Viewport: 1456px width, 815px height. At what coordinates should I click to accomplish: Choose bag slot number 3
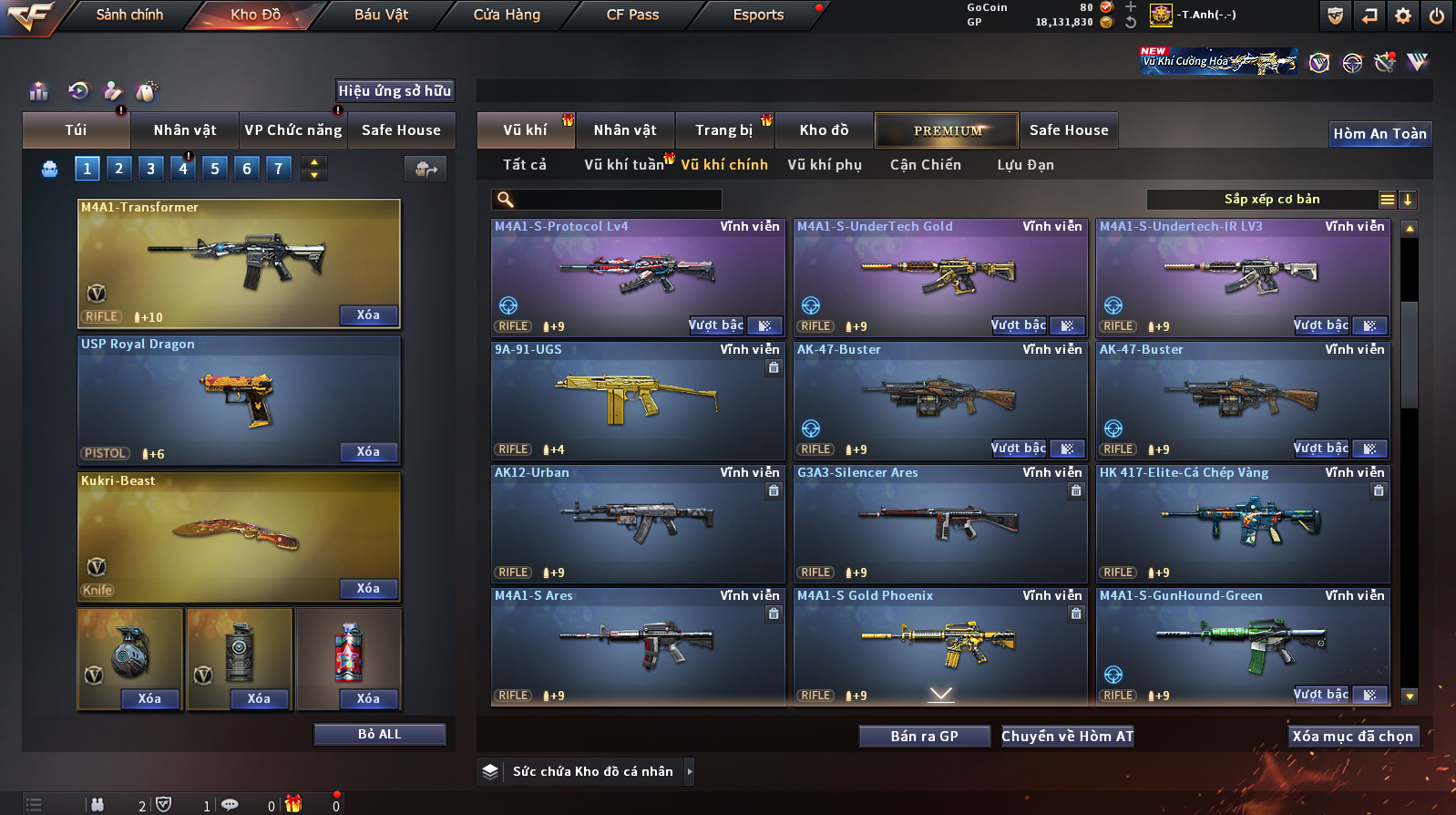pos(151,169)
